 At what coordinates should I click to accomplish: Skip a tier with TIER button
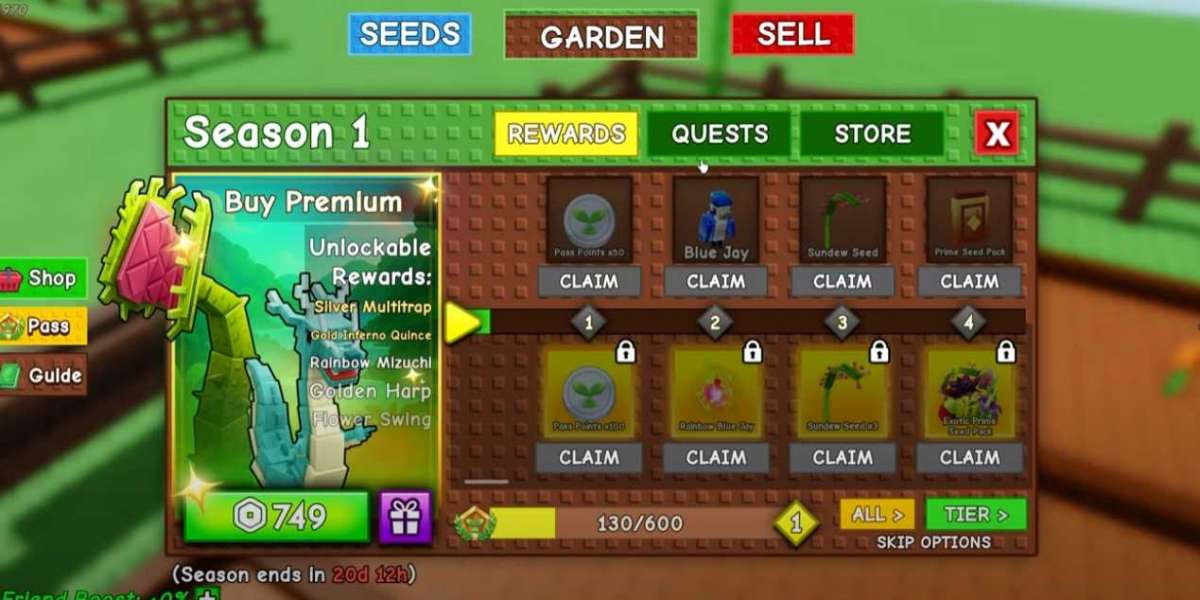[x=975, y=515]
